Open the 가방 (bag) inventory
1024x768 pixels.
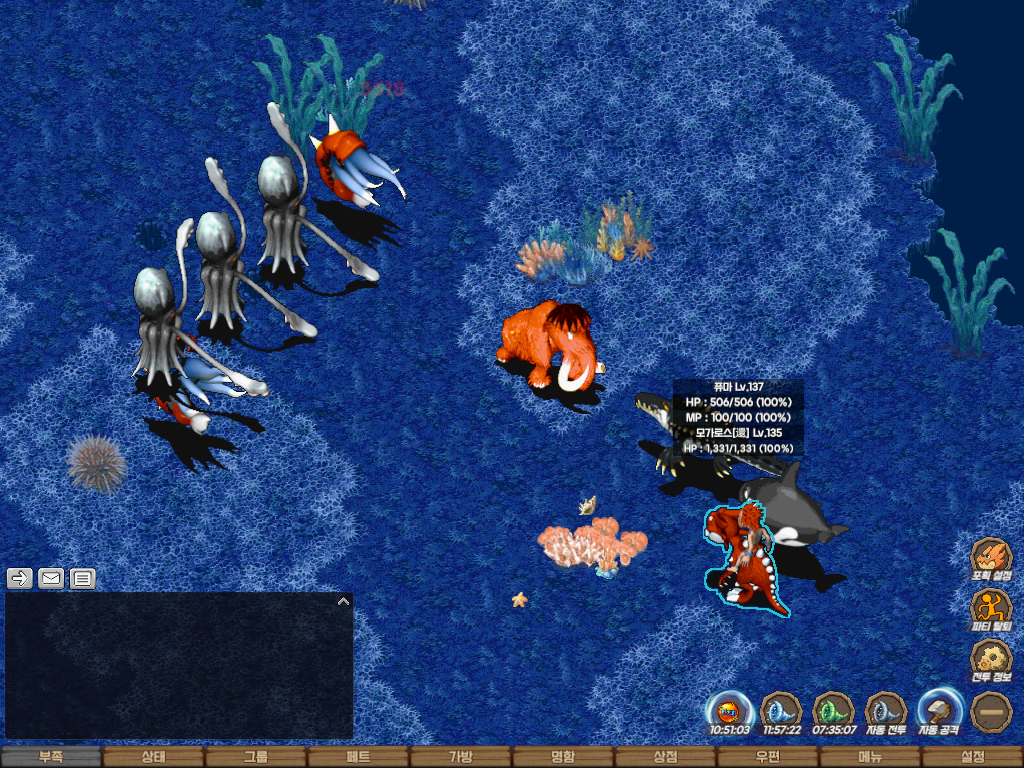pos(460,757)
